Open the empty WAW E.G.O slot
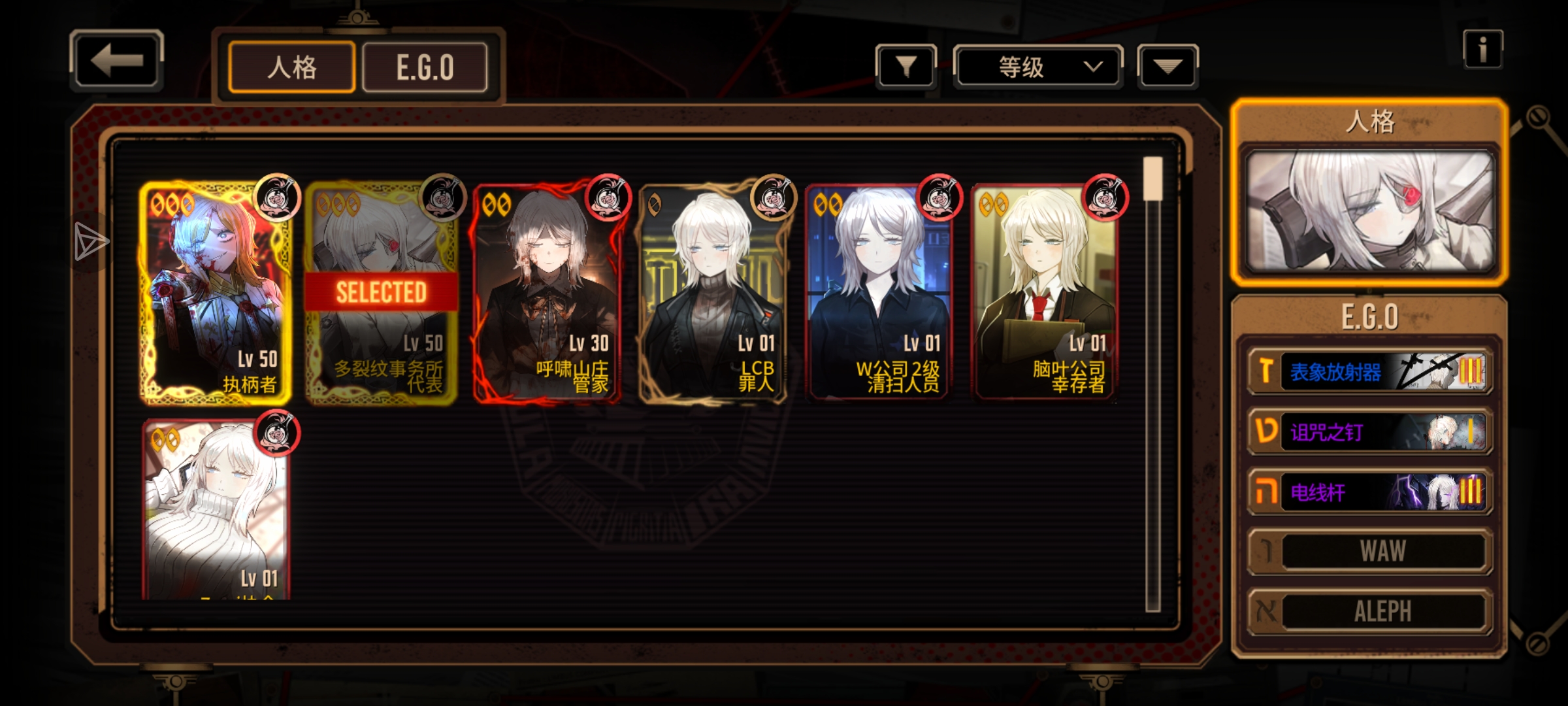 [1369, 551]
